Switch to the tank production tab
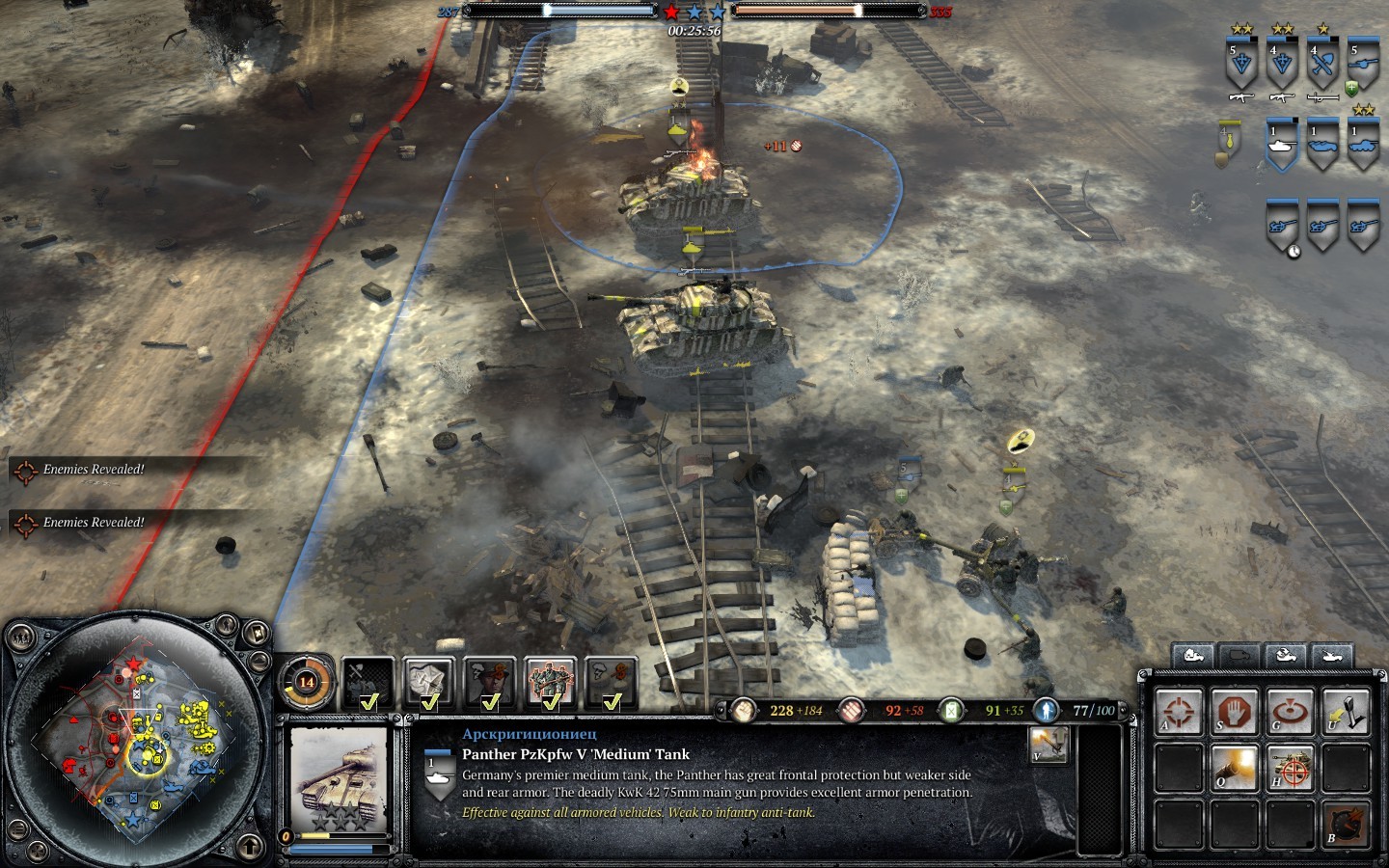 pos(1332,655)
